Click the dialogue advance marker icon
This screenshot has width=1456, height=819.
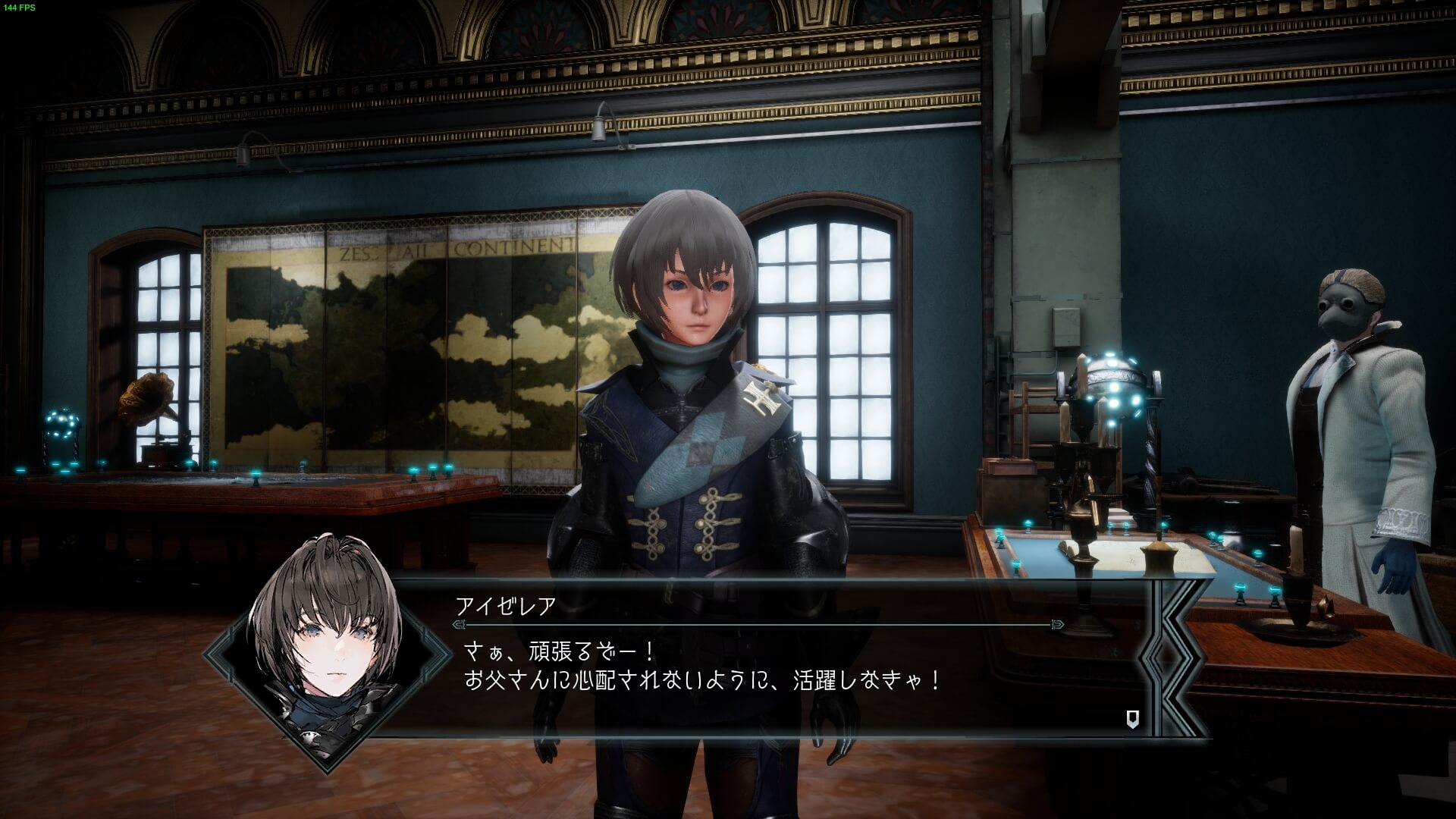click(x=1132, y=719)
